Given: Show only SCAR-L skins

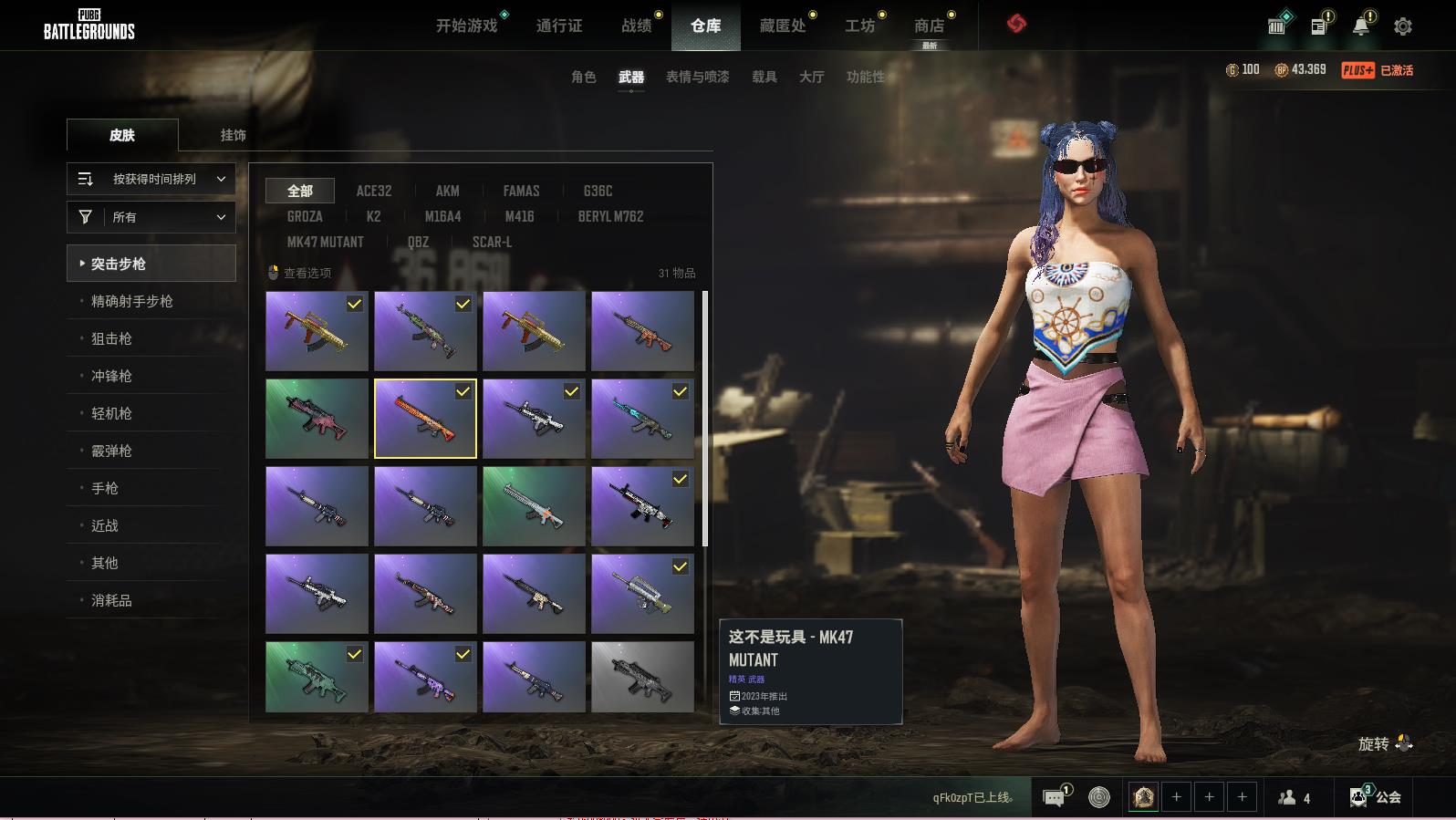Looking at the screenshot, I should click(x=492, y=242).
